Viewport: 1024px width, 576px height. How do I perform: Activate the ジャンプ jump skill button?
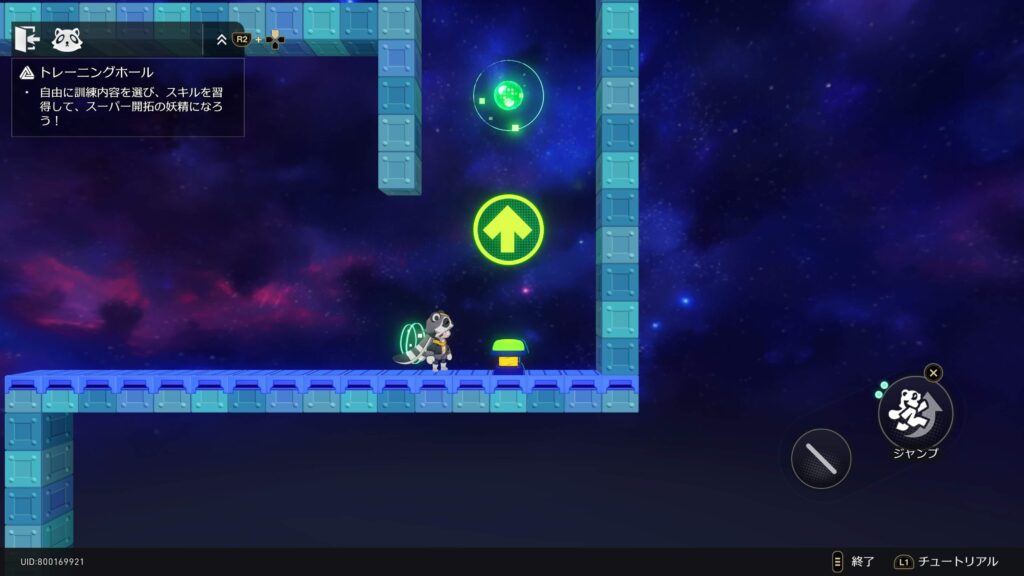click(915, 411)
